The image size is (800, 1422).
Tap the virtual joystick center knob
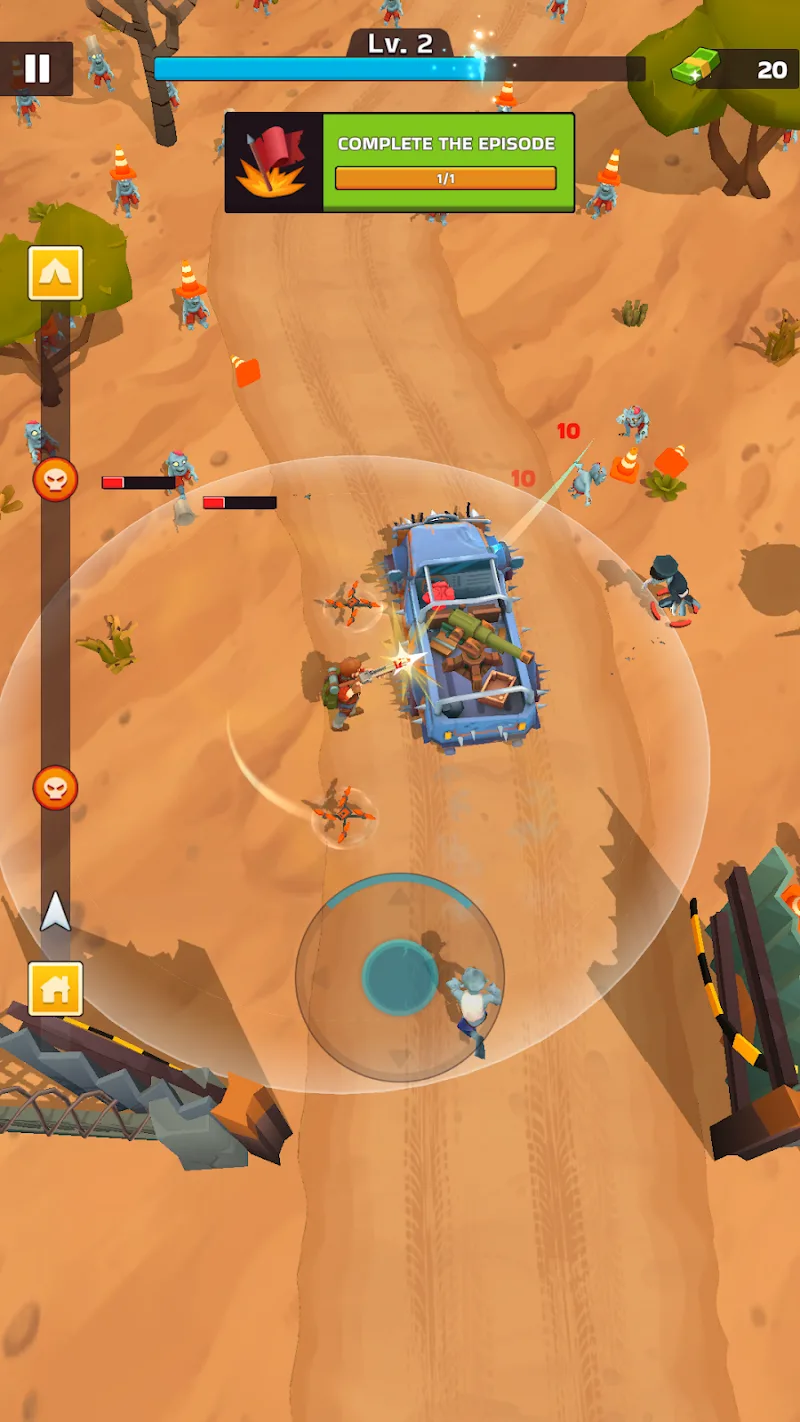point(399,977)
